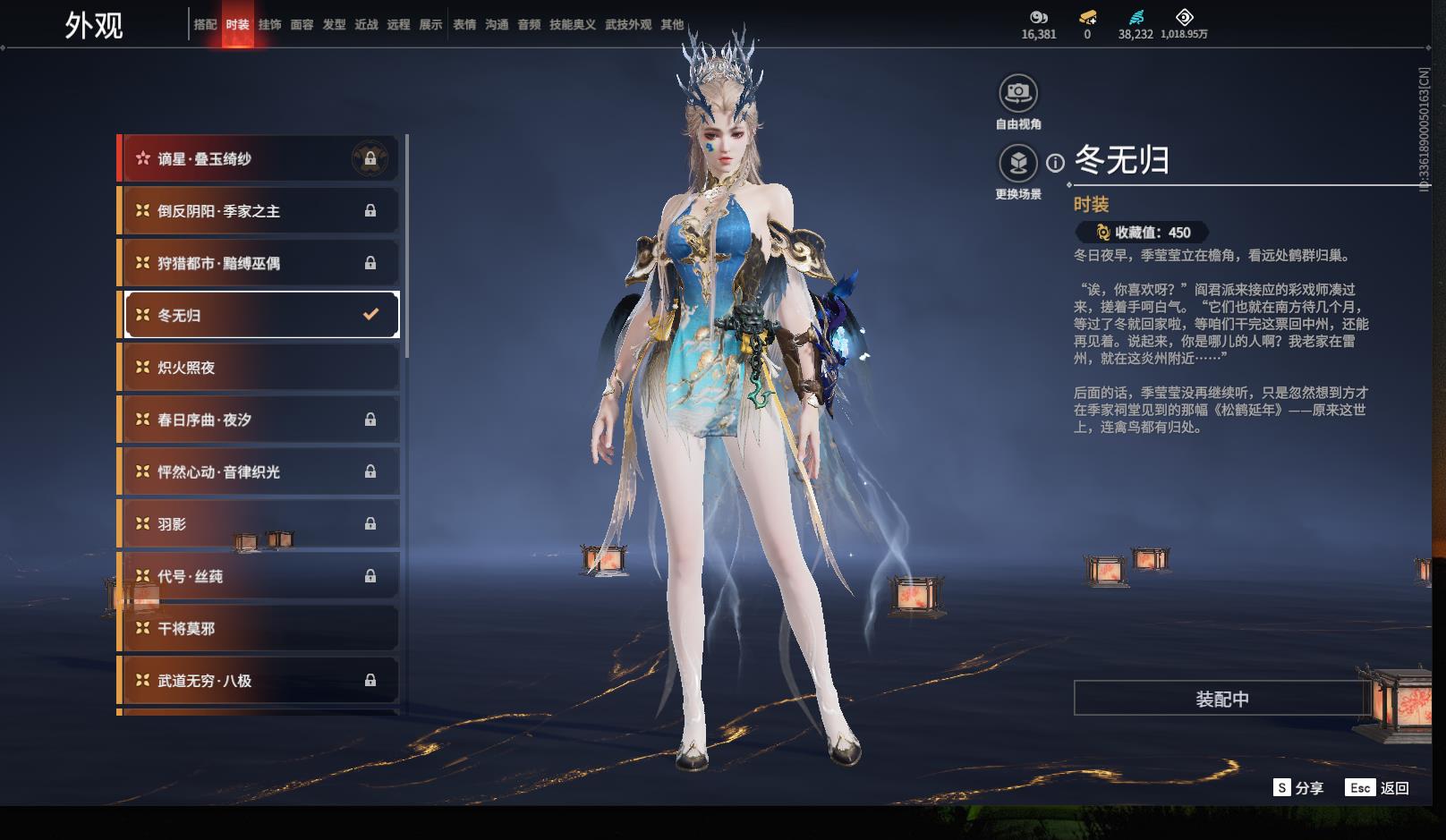Click the 装配中 equip button
The height and width of the screenshot is (840, 1446).
click(1221, 699)
